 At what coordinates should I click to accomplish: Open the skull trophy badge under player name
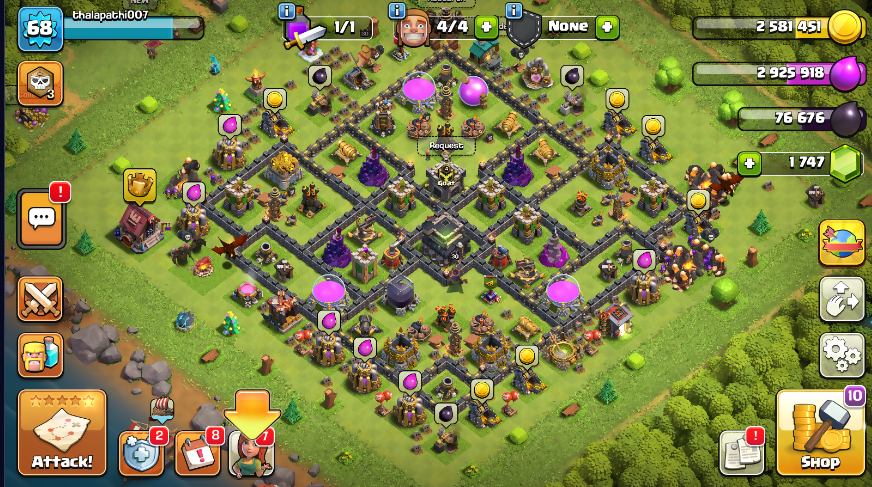coord(40,84)
